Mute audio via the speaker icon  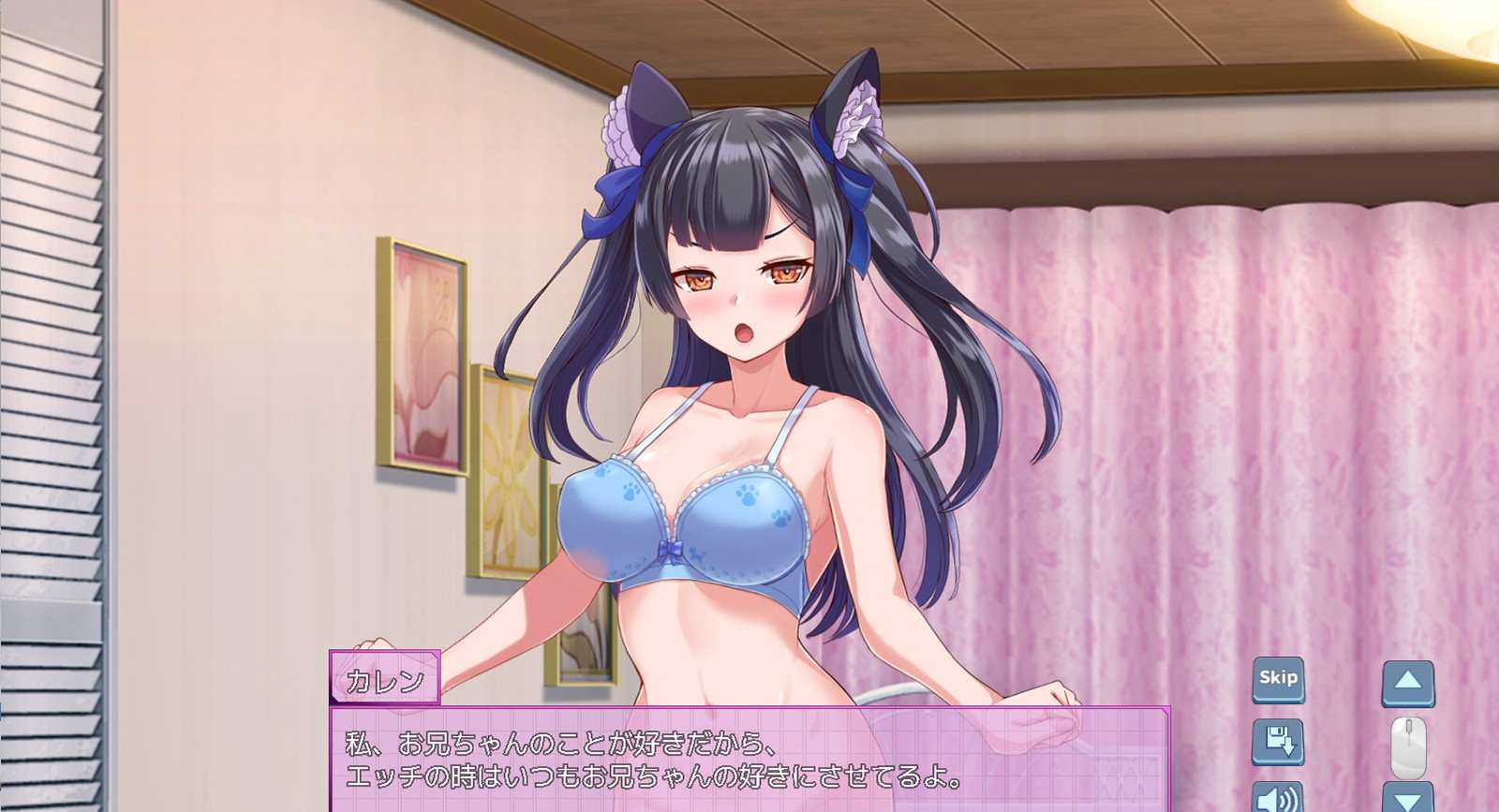tap(1278, 801)
